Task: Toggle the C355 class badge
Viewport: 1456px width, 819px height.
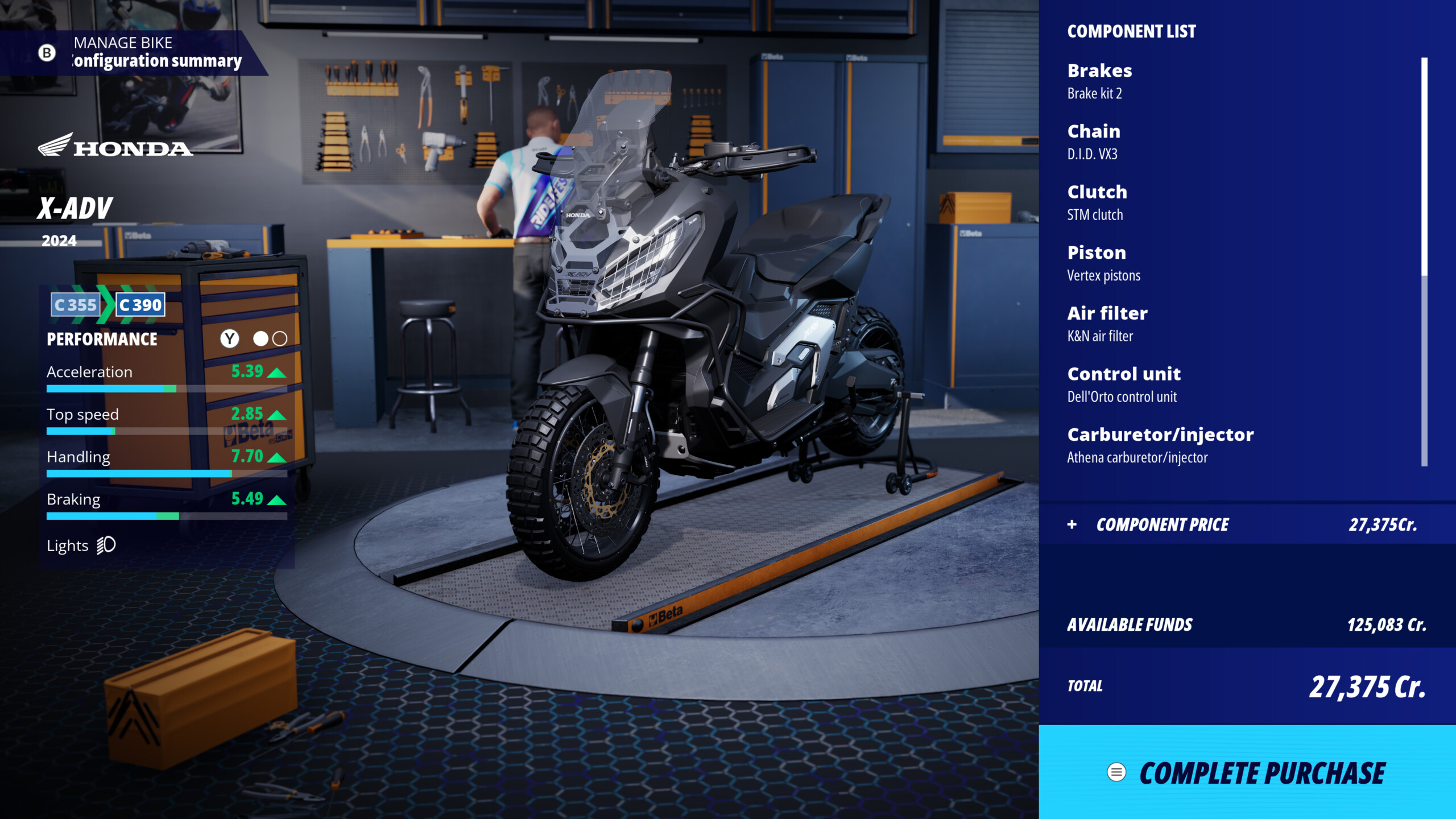Action: click(x=74, y=305)
